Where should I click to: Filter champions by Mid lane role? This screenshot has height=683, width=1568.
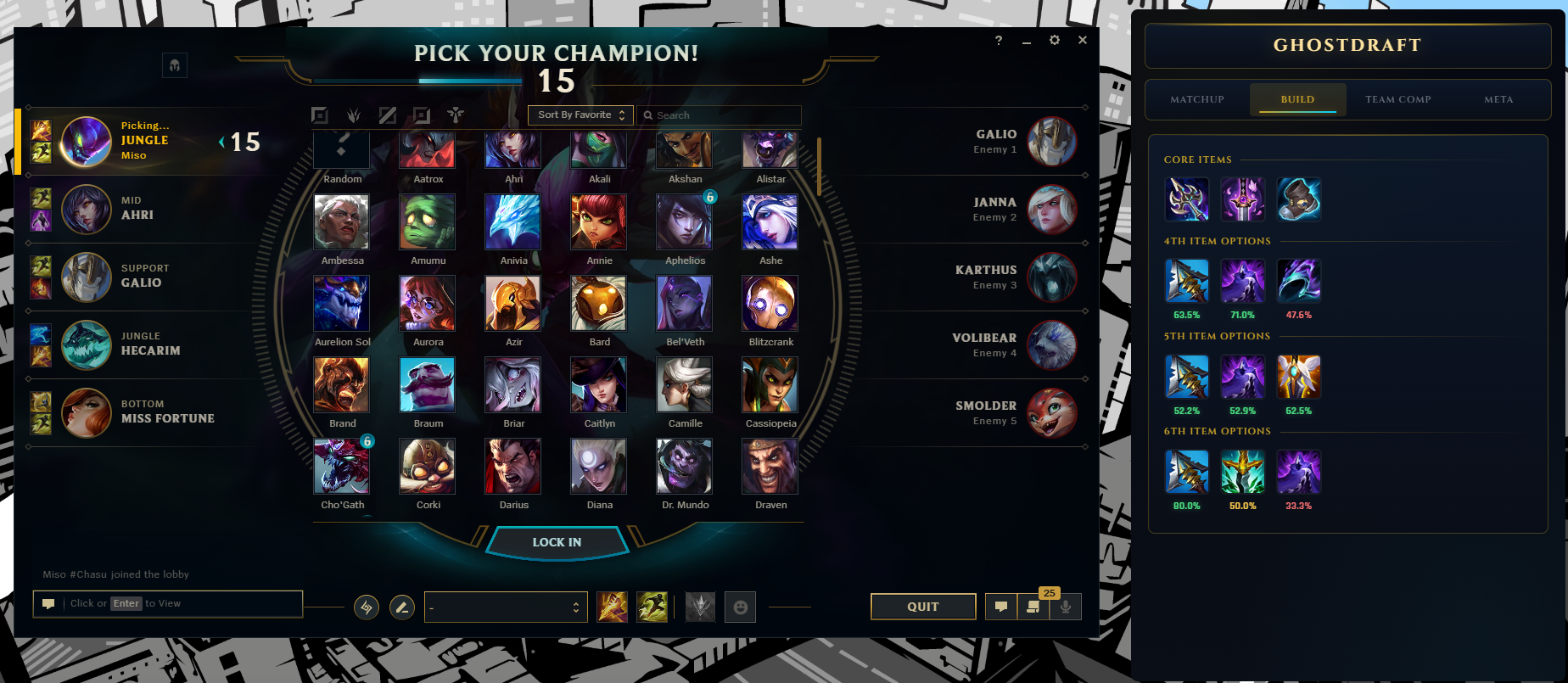tap(389, 115)
